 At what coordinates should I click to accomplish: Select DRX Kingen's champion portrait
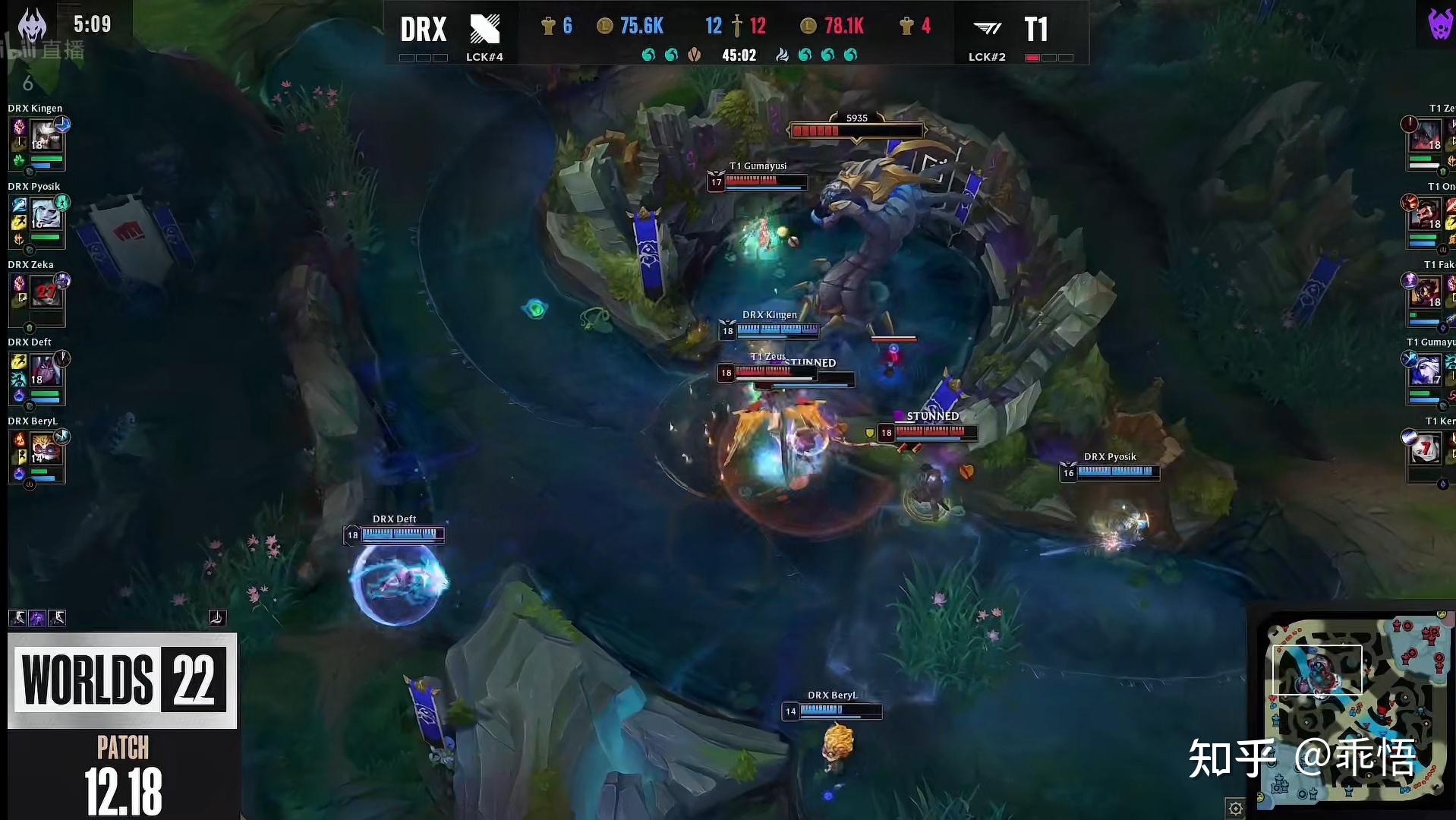pyautogui.click(x=46, y=137)
